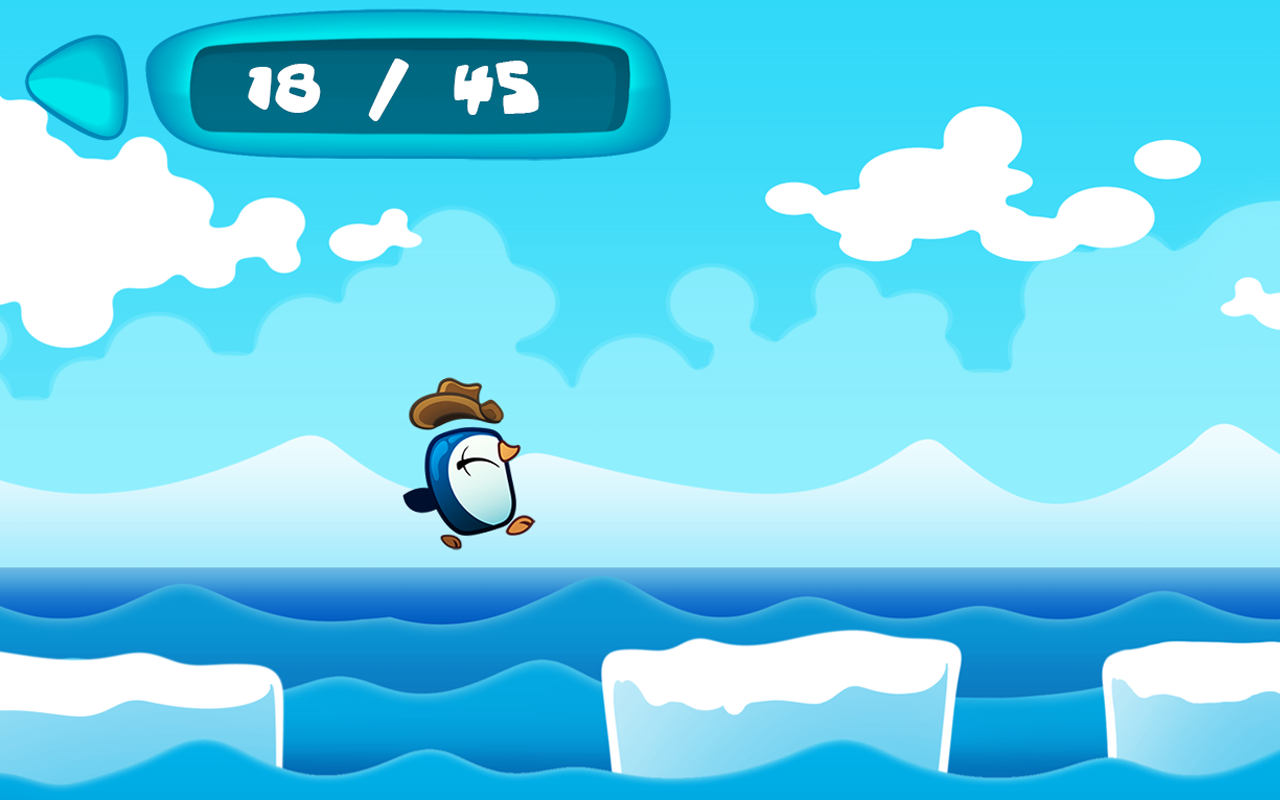Tap the penguin character
Viewport: 1280px width, 800px height.
pos(470,480)
